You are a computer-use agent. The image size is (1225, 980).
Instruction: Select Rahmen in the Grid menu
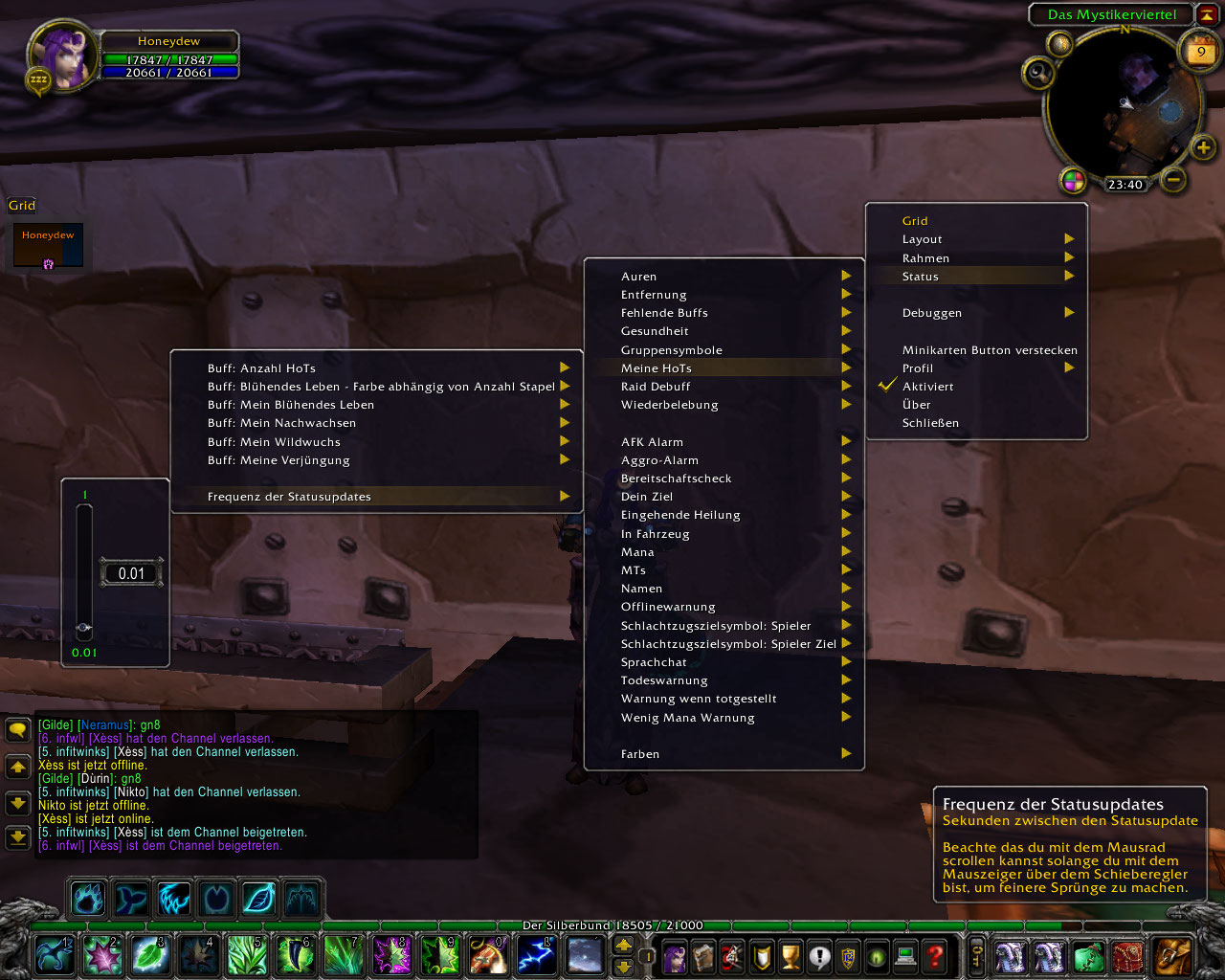coord(926,258)
